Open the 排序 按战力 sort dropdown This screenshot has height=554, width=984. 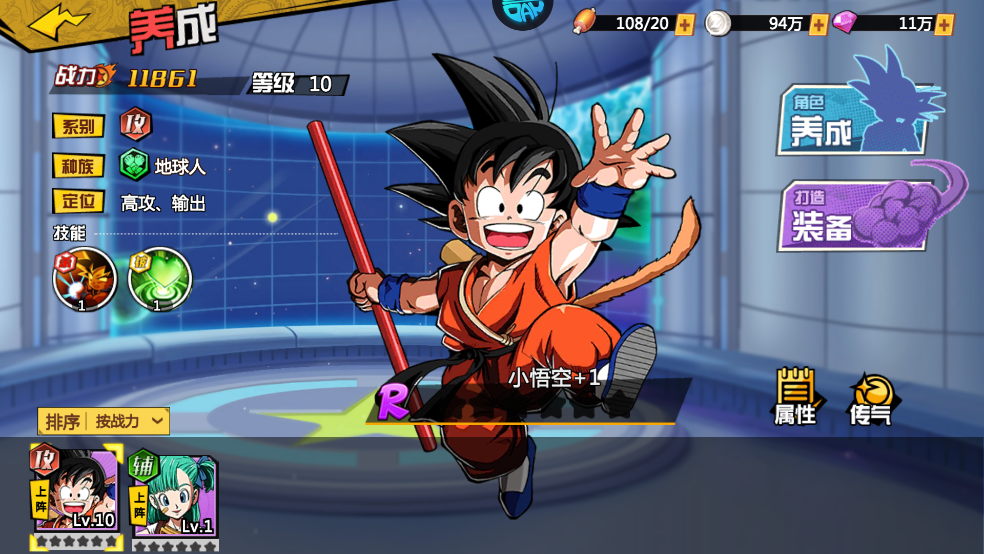click(104, 421)
